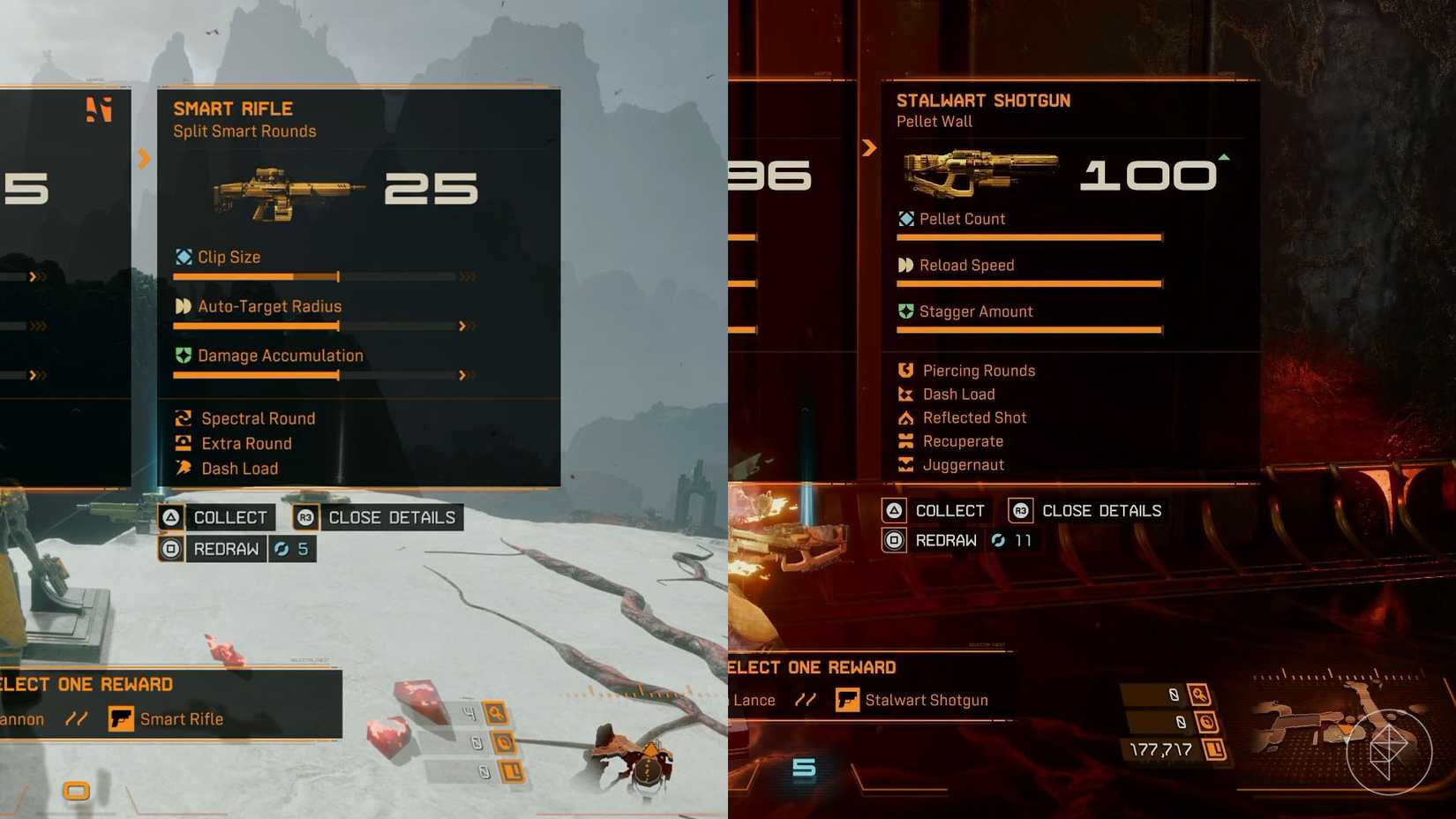The image size is (1456, 819).
Task: Expand the Damage Accumulation upgrade chevron
Action: (x=463, y=375)
